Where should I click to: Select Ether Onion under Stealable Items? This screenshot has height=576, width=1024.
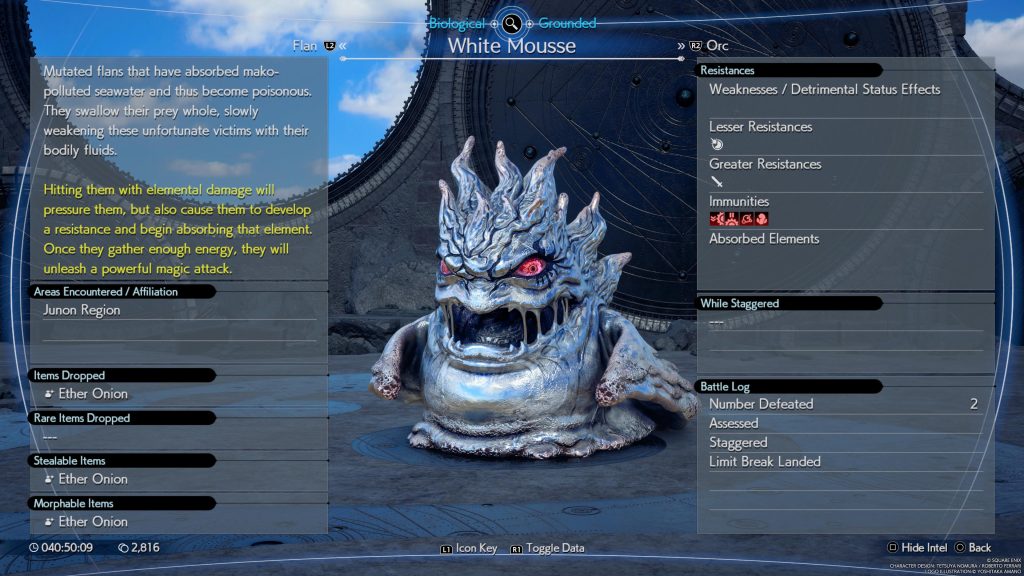pos(93,479)
